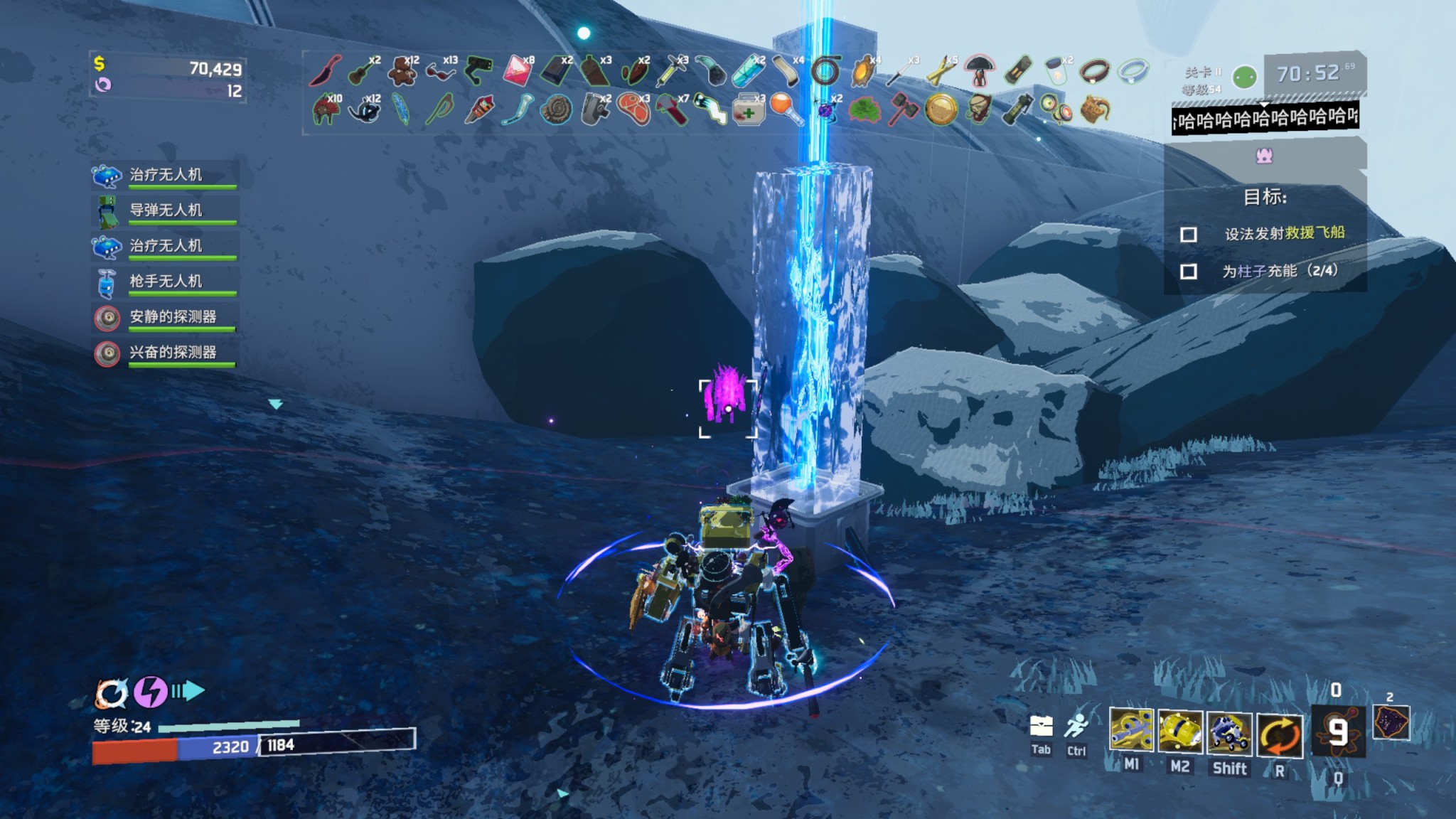This screenshot has width=1456, height=819.
Task: Click the 为柱子充能 objective checkbox
Action: click(x=1188, y=272)
